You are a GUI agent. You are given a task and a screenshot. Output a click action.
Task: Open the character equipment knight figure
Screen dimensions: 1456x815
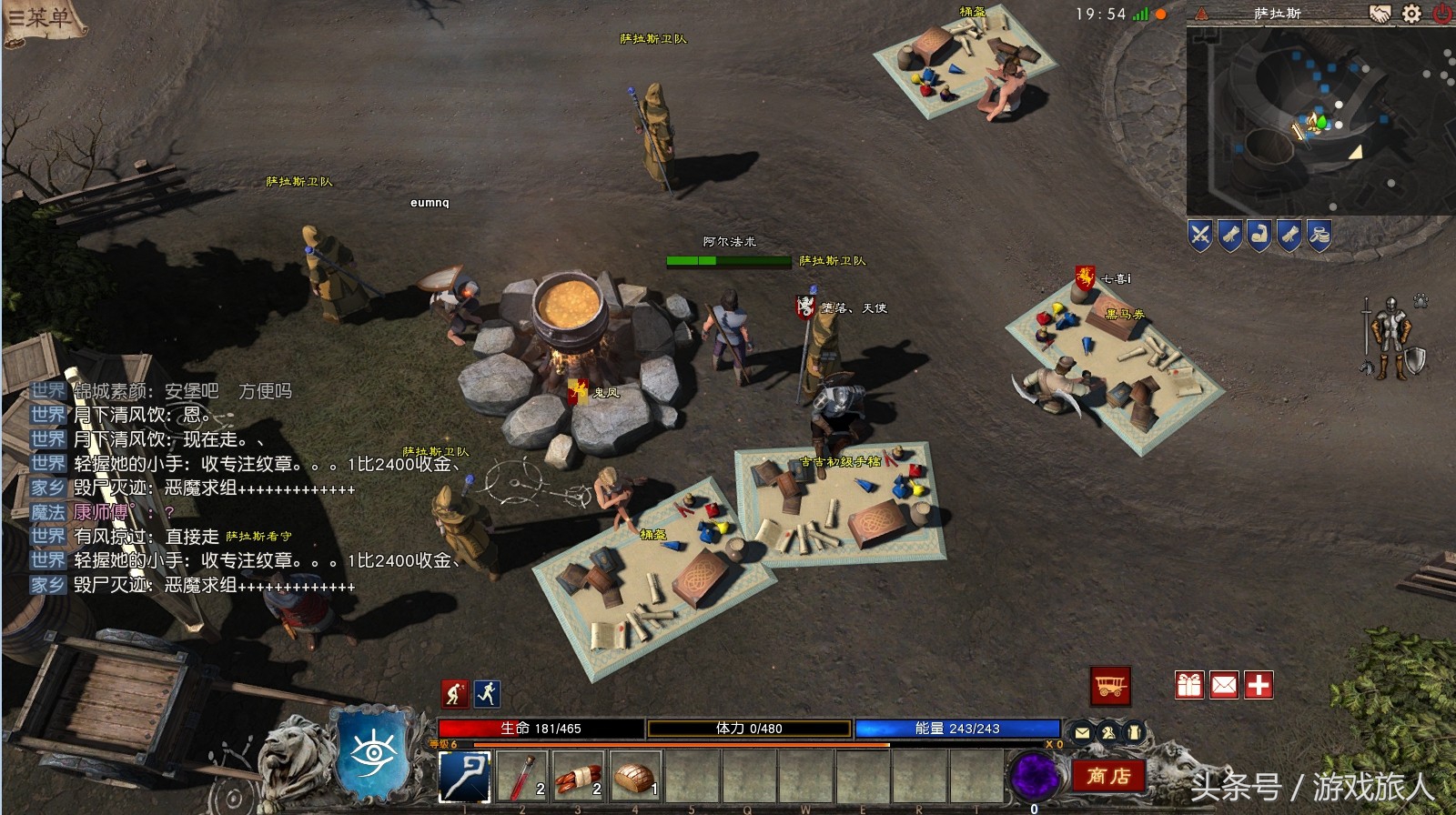click(1390, 337)
